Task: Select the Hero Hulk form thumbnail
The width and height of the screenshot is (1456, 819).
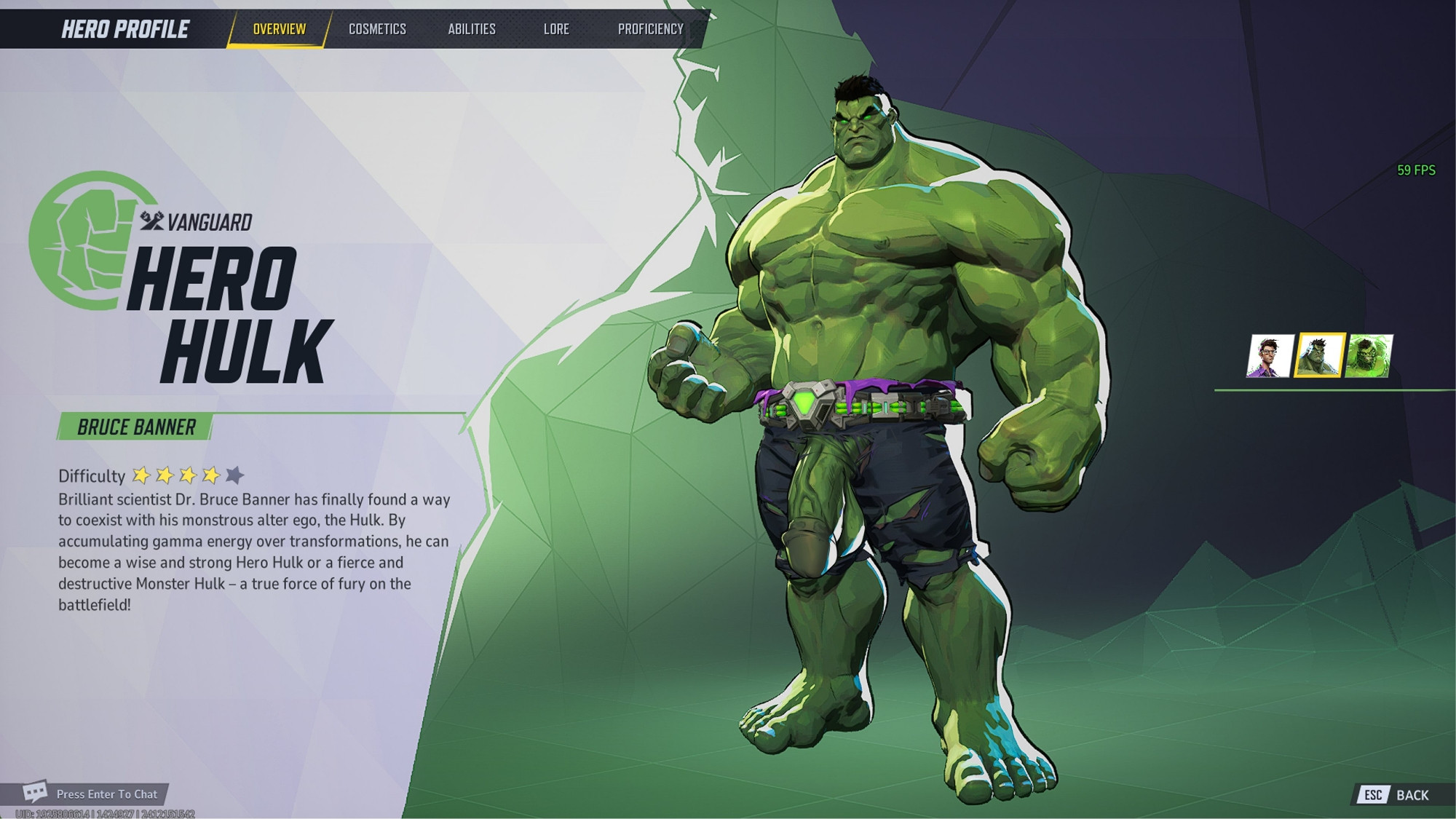Action: pos(1319,356)
